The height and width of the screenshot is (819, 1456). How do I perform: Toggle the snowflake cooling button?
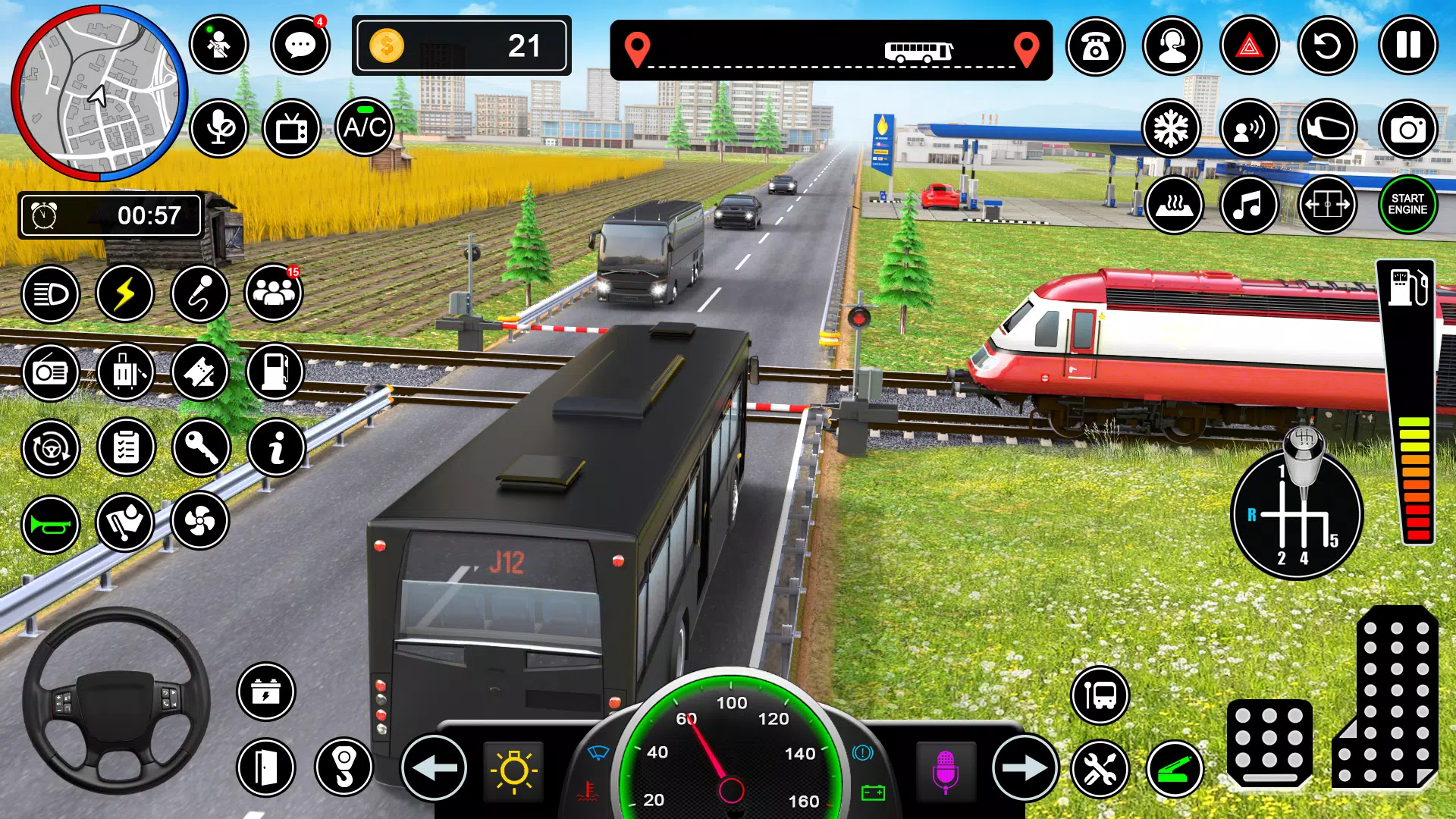pos(1171,129)
